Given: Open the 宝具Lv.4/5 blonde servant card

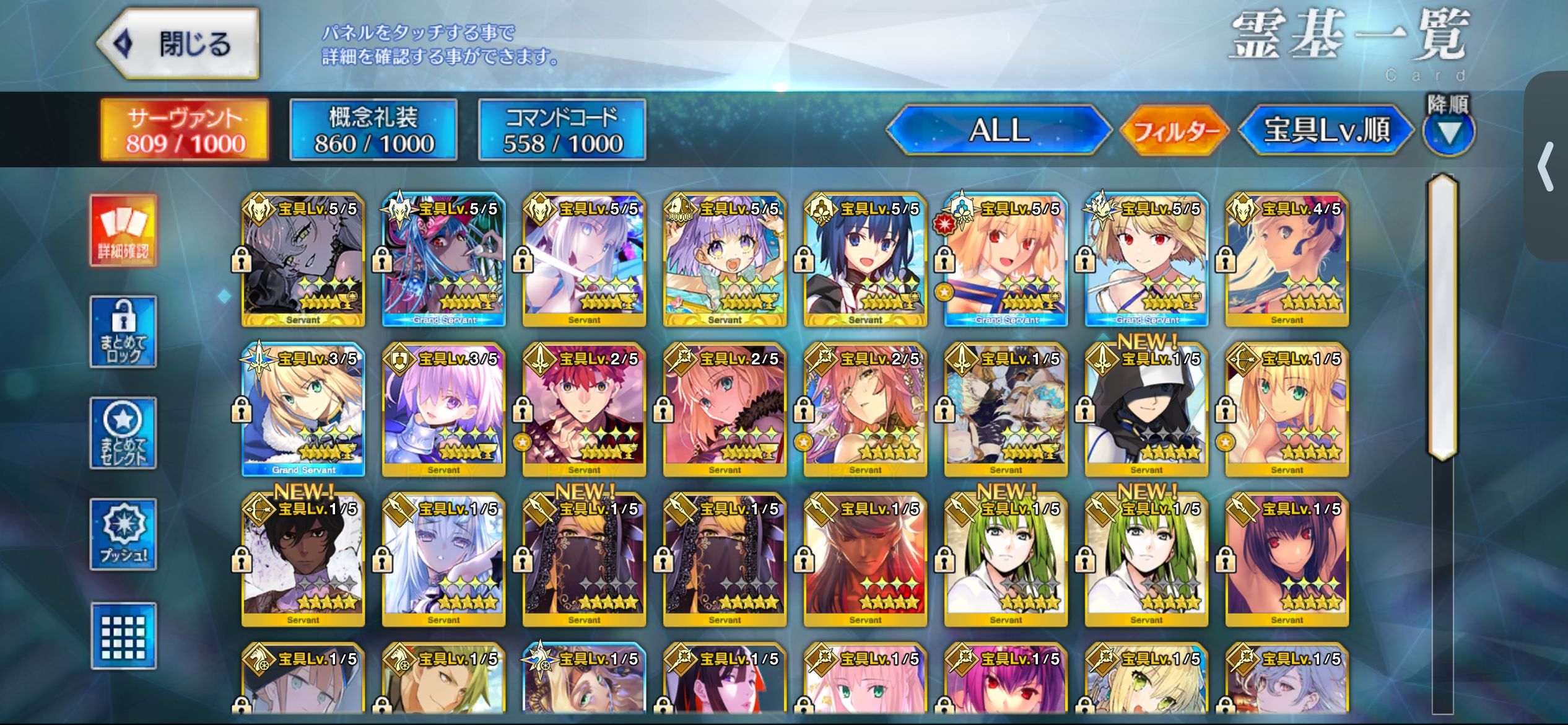Looking at the screenshot, I should 1287,260.
